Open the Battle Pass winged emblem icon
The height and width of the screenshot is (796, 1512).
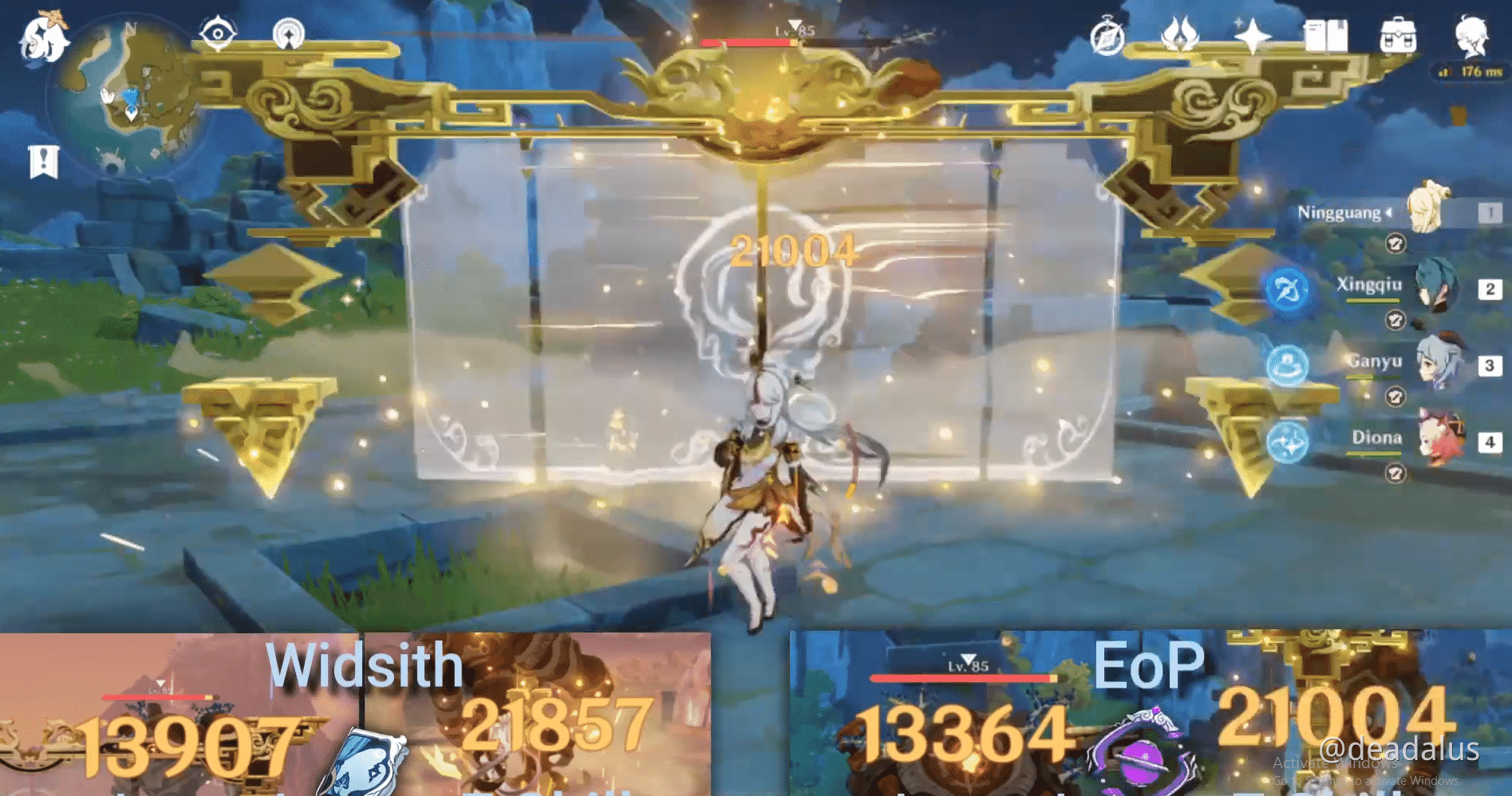coord(1181,33)
